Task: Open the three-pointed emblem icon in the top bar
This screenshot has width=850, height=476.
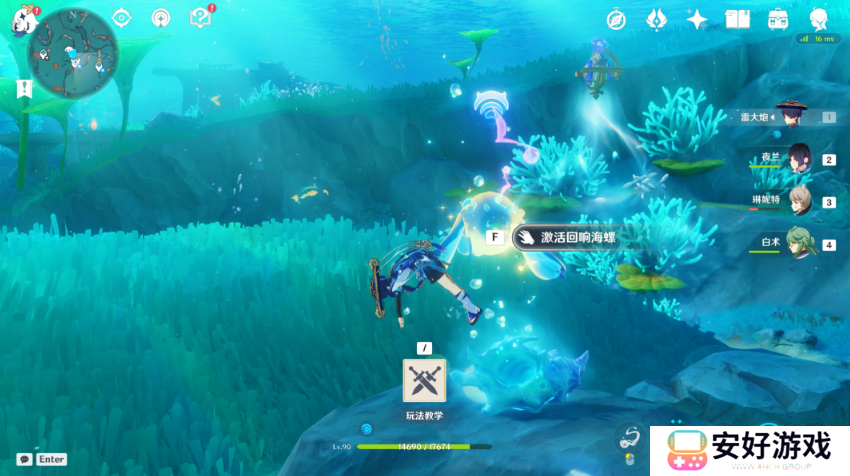Action: pyautogui.click(x=656, y=19)
